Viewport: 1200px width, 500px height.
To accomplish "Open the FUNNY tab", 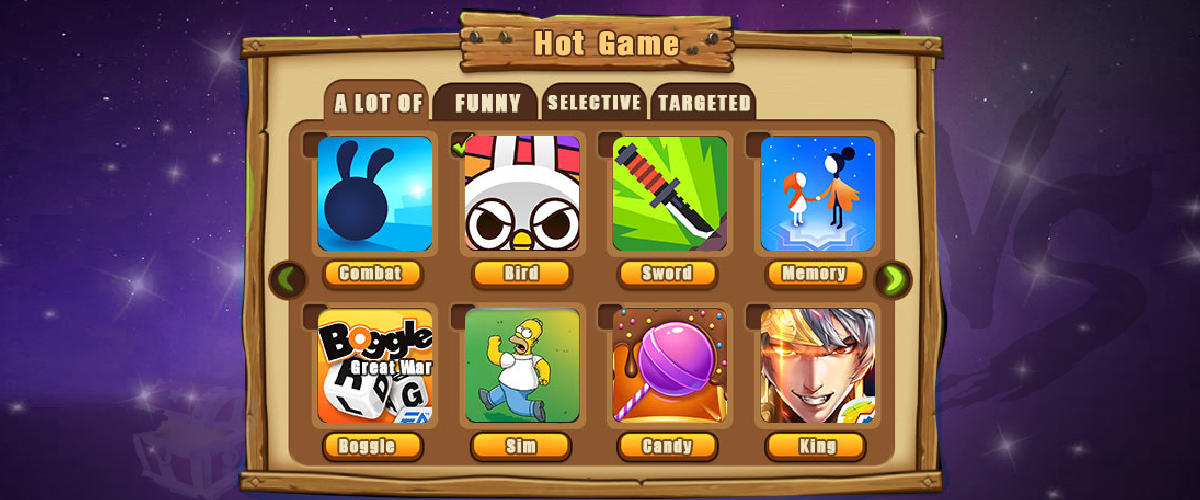I will coord(488,103).
